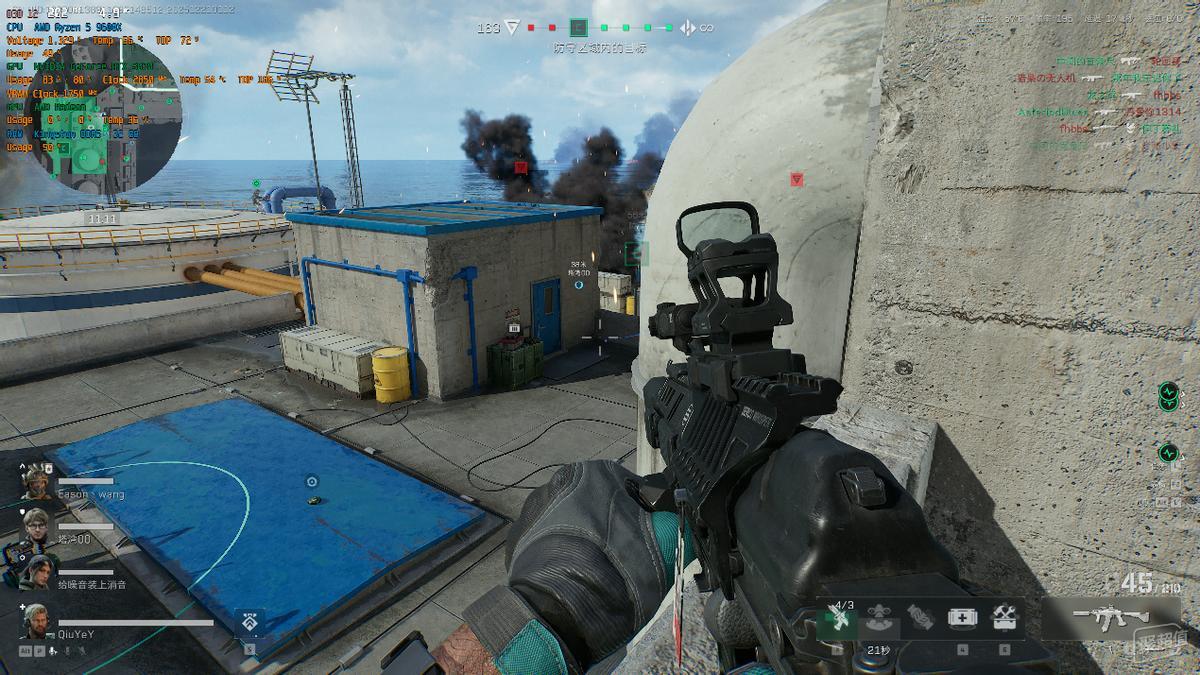Toggle the voice chat microphone icon
This screenshot has width=1200, height=675.
click(x=53, y=651)
